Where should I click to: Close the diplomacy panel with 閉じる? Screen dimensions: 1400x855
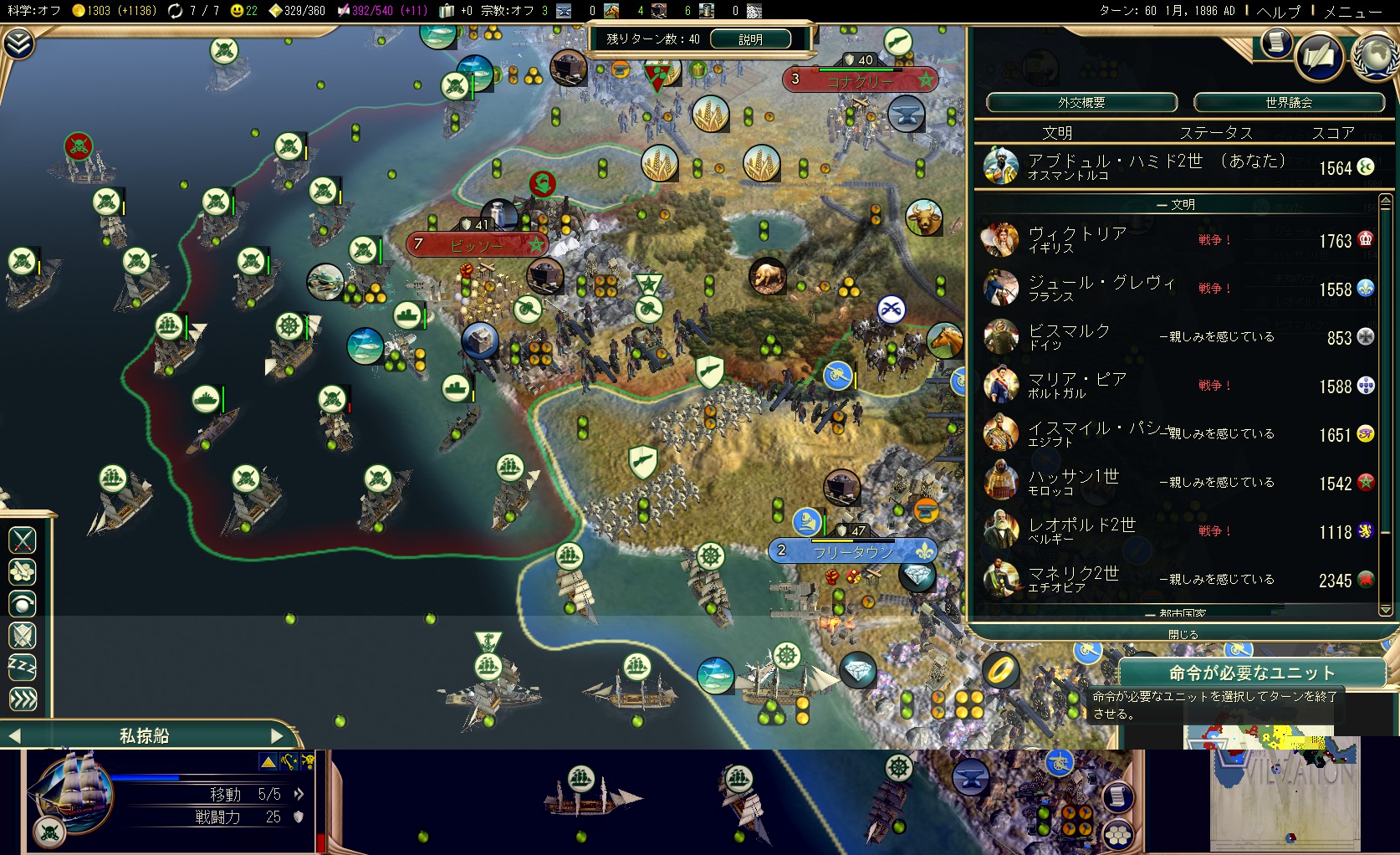1183,634
